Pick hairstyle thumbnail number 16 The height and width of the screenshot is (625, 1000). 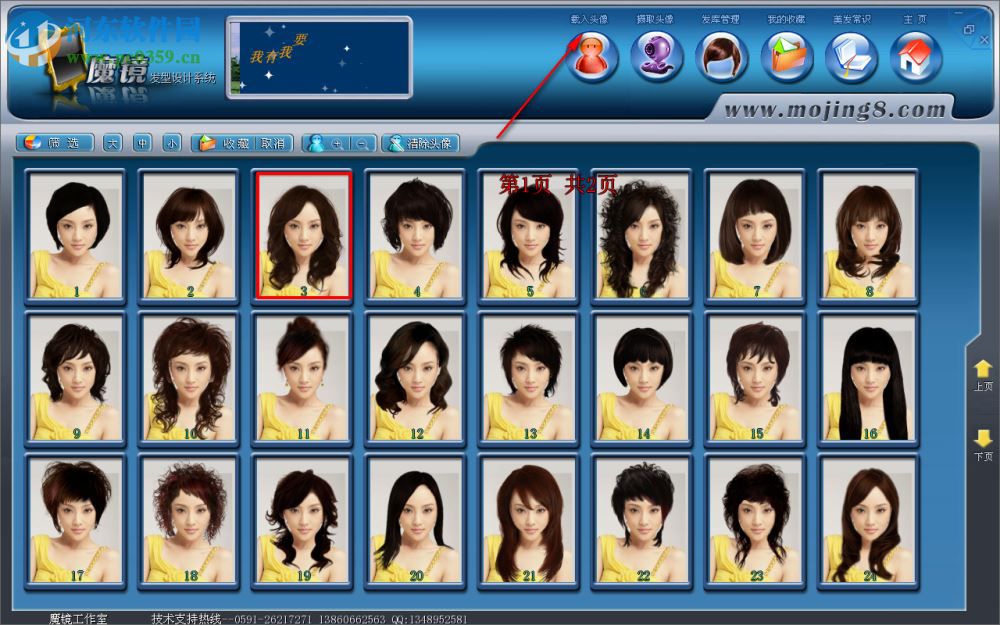click(869, 378)
